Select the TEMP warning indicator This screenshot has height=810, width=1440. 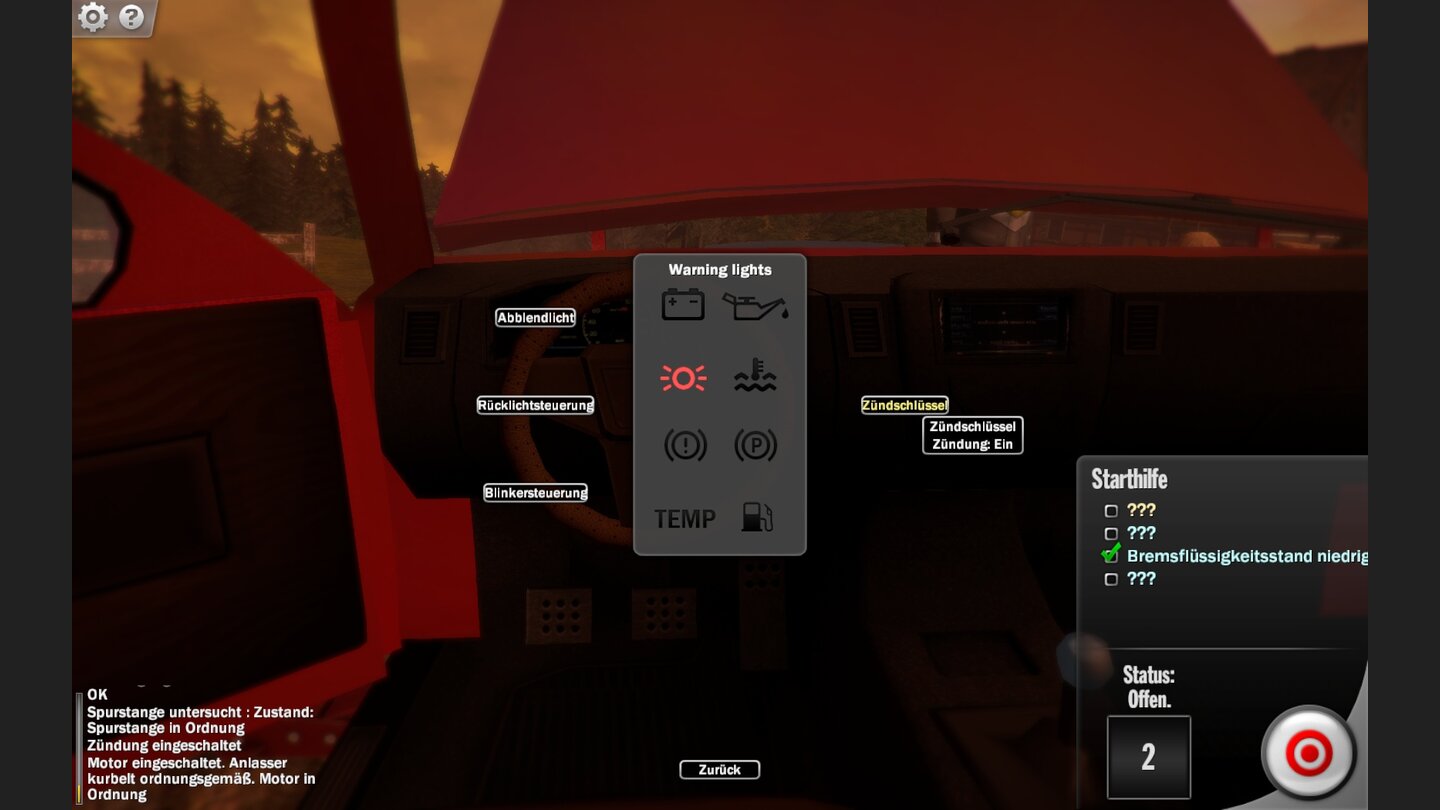point(684,519)
